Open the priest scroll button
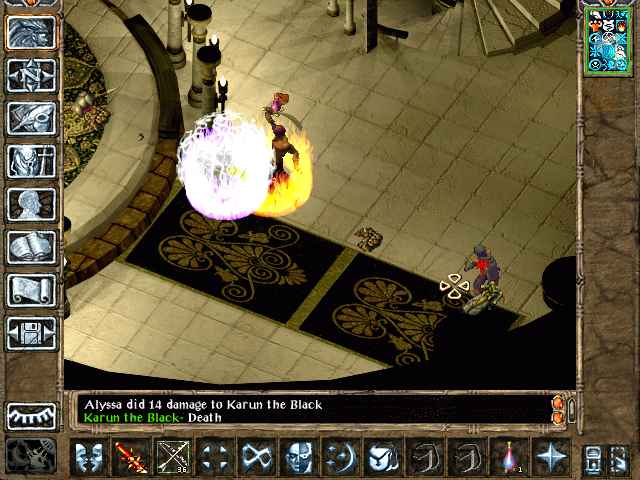 32,290
